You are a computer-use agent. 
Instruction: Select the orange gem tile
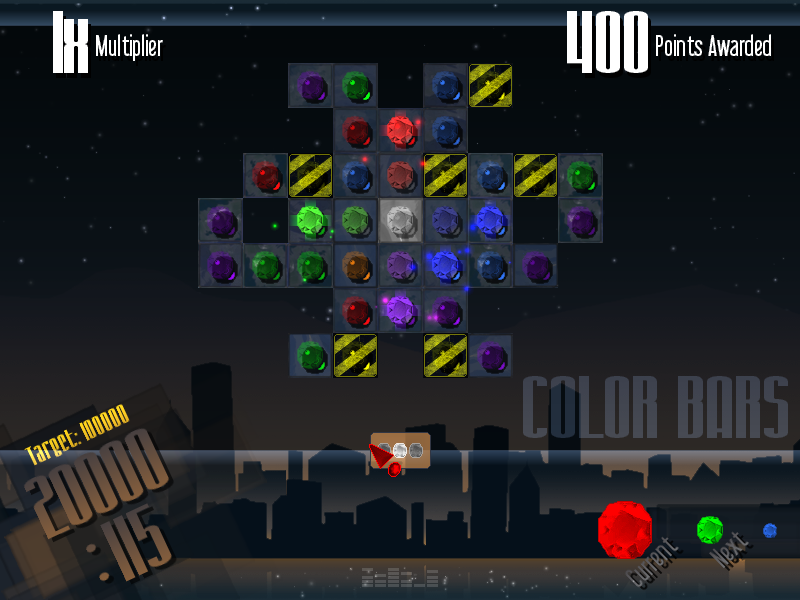click(x=356, y=265)
